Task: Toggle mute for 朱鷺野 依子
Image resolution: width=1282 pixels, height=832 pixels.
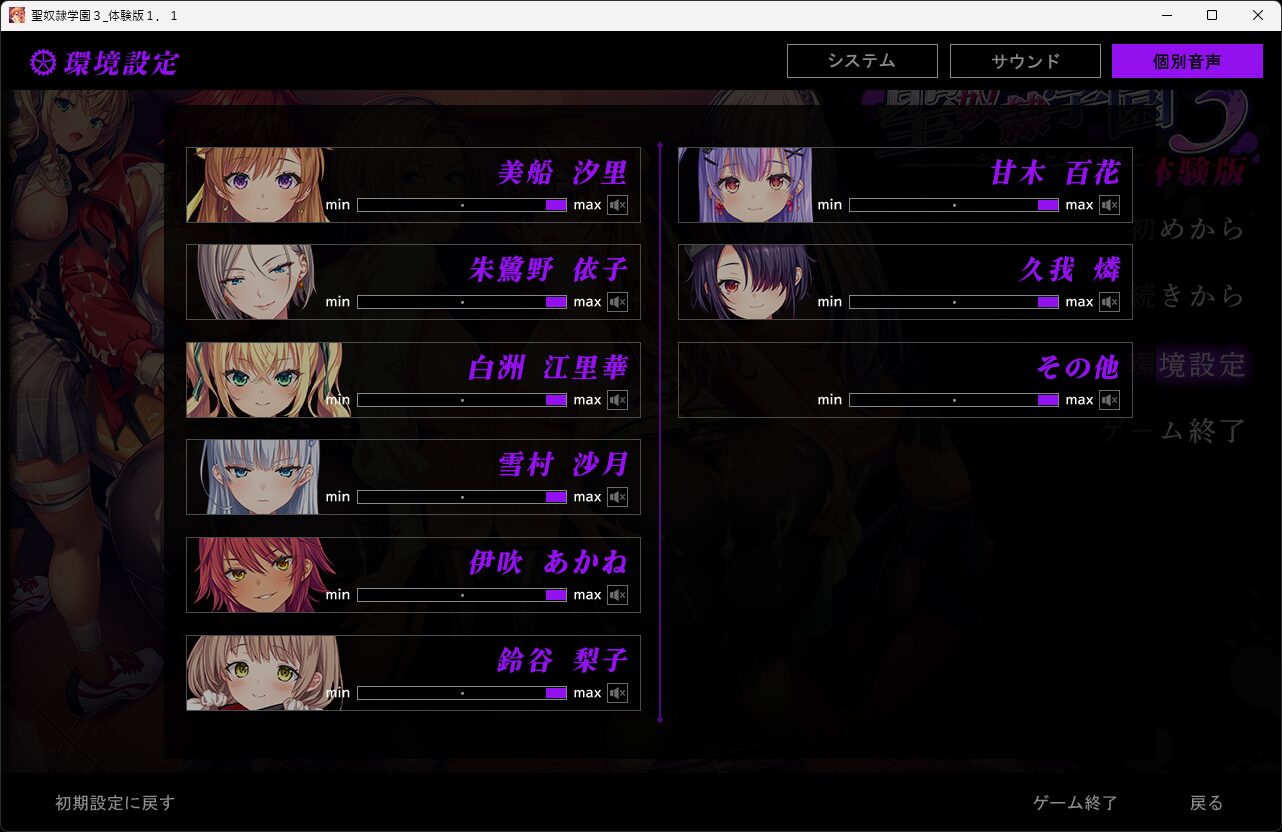Action: 617,302
